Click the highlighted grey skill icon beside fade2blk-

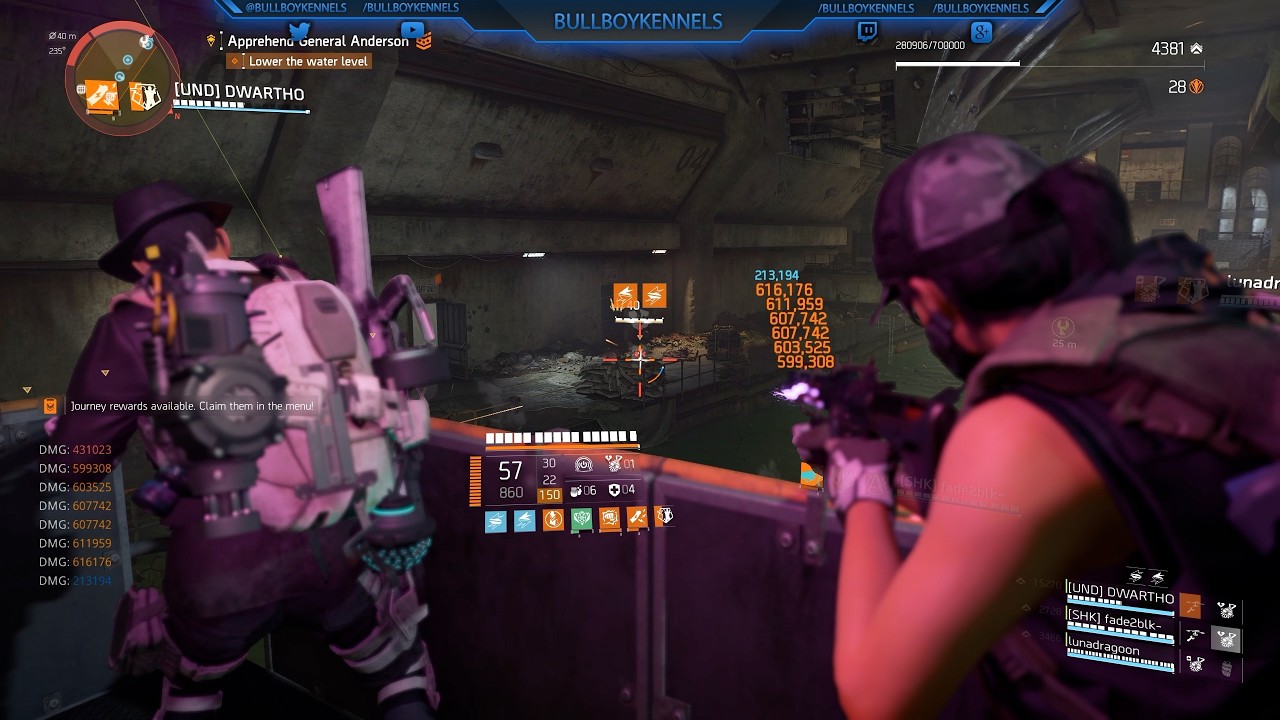click(x=1226, y=638)
